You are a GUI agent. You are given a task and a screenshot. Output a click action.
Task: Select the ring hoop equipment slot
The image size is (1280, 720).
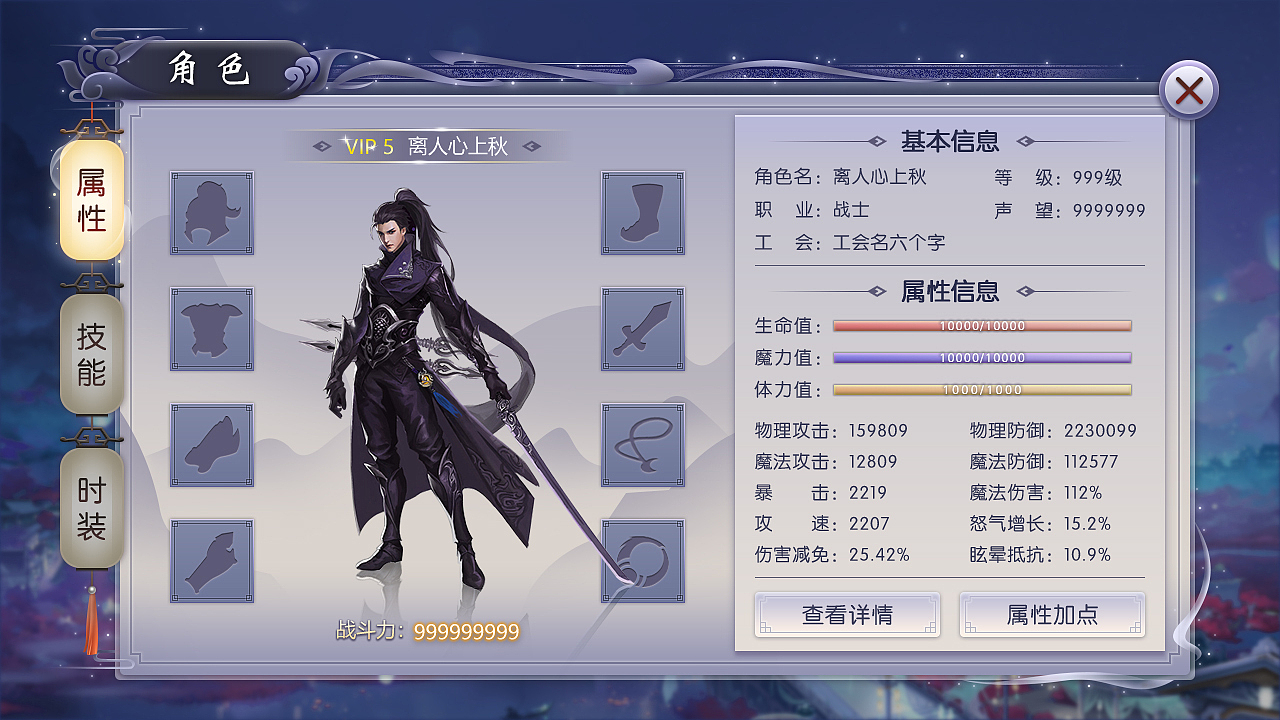tap(643, 560)
